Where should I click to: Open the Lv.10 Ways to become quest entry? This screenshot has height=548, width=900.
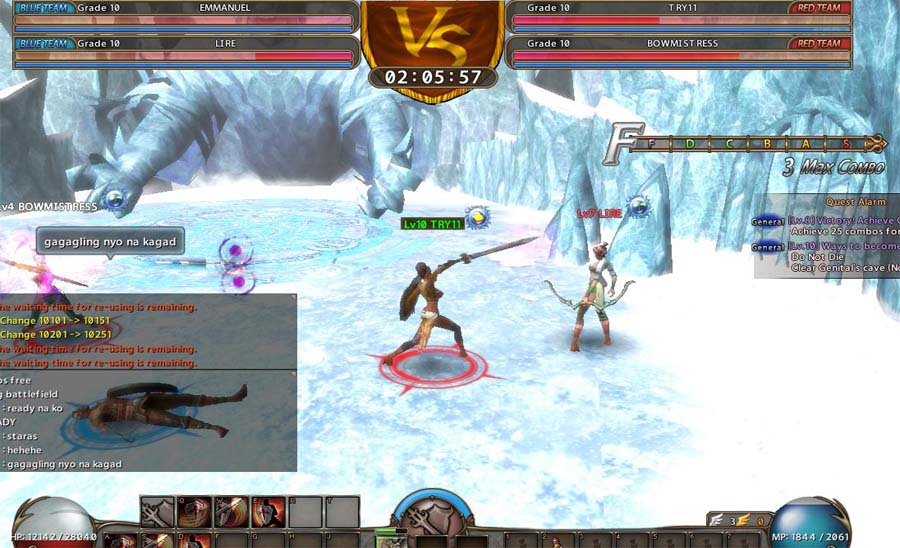[842, 246]
